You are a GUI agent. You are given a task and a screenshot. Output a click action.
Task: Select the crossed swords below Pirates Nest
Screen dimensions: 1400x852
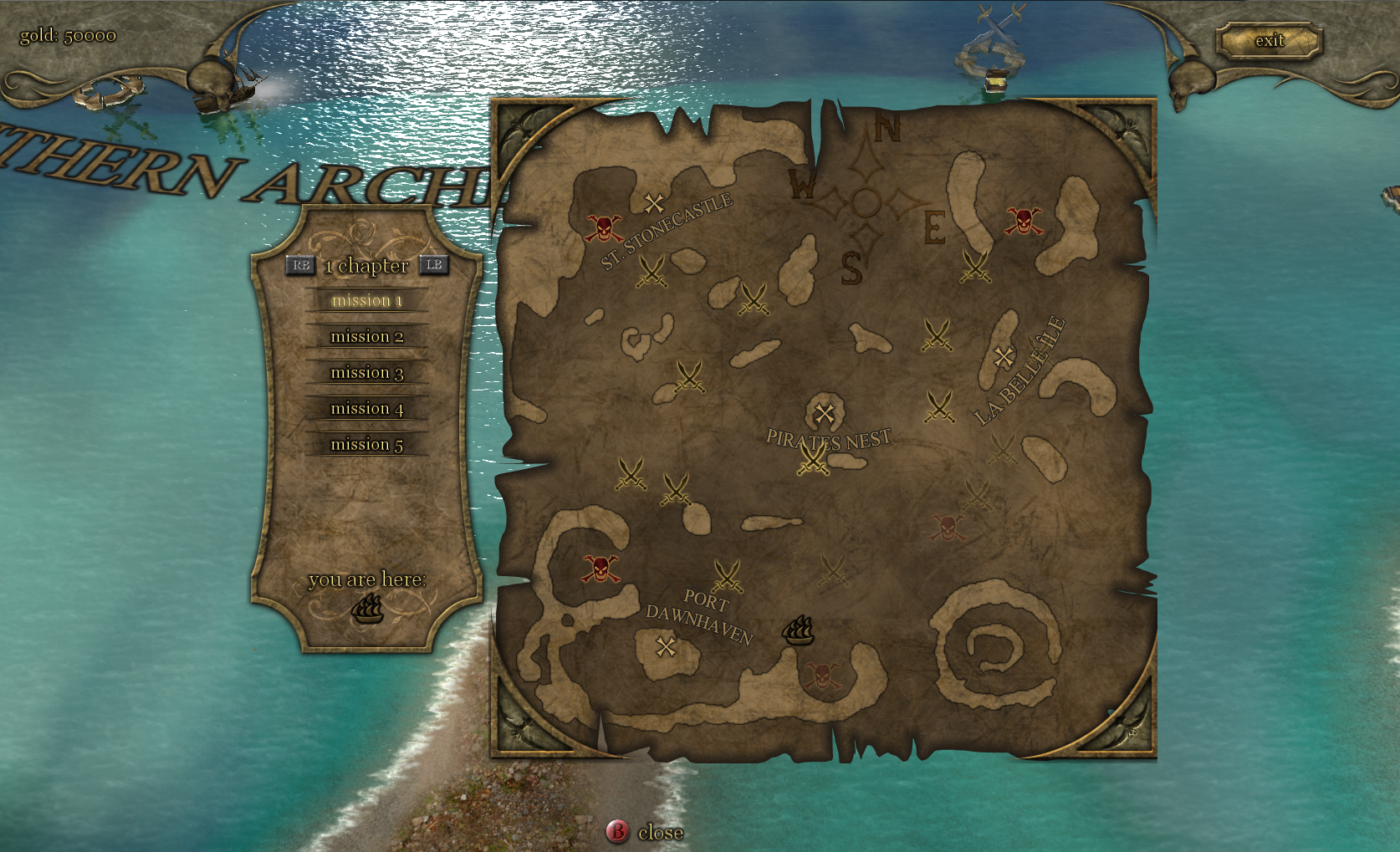click(x=813, y=458)
